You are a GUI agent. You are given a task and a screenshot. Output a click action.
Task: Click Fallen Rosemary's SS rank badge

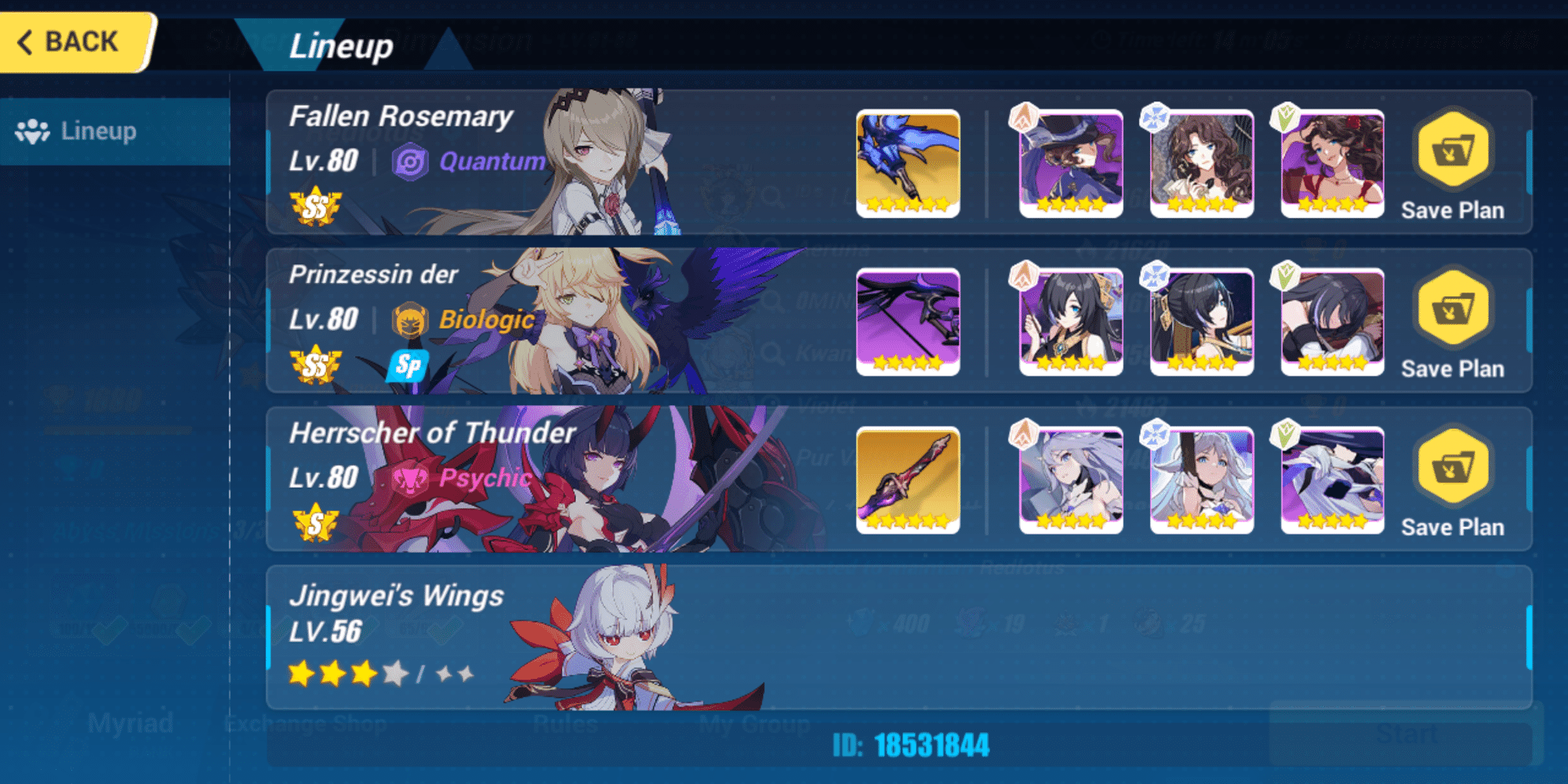point(314,205)
